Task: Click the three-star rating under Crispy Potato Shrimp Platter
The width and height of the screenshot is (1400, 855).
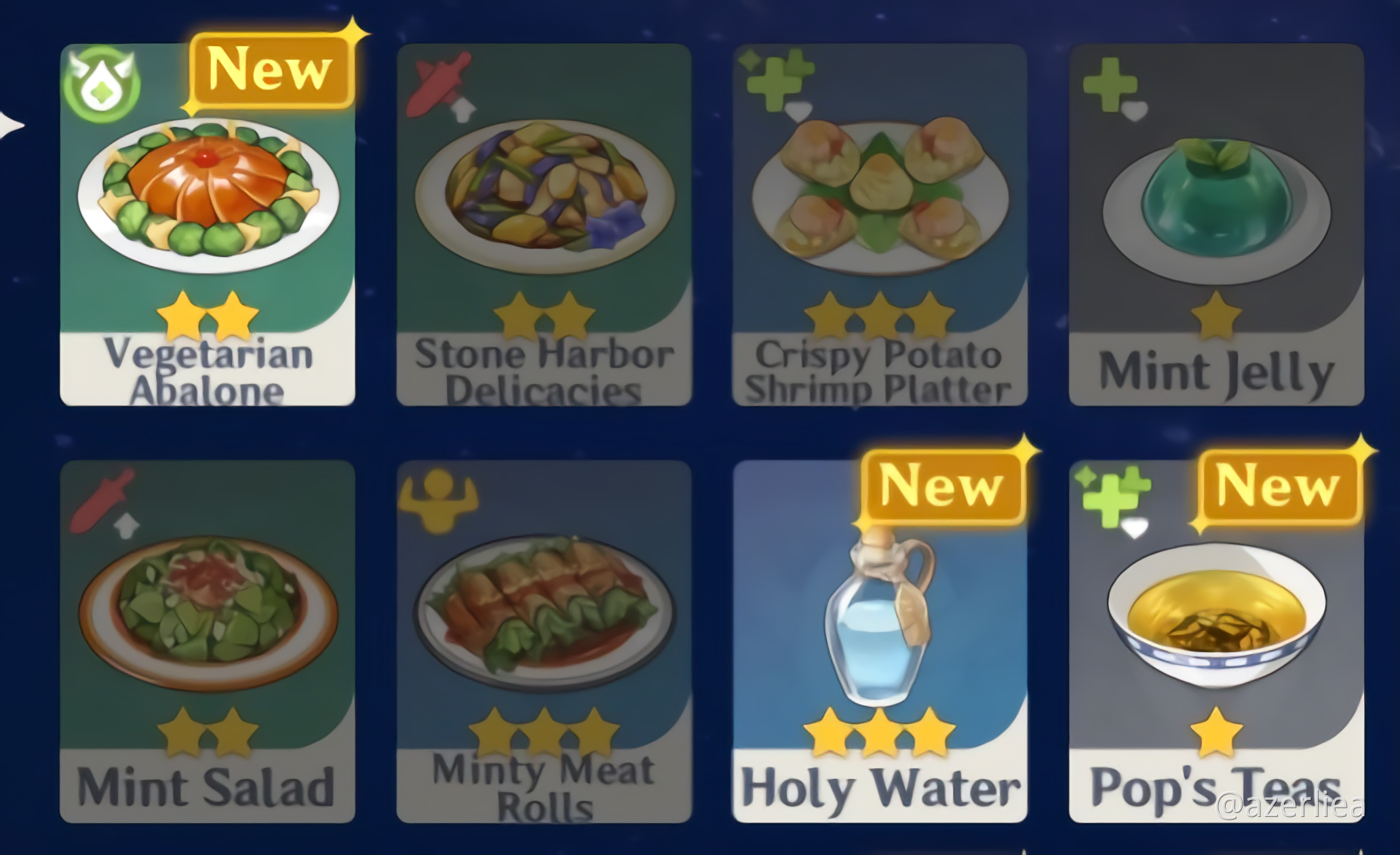Action: tap(878, 316)
